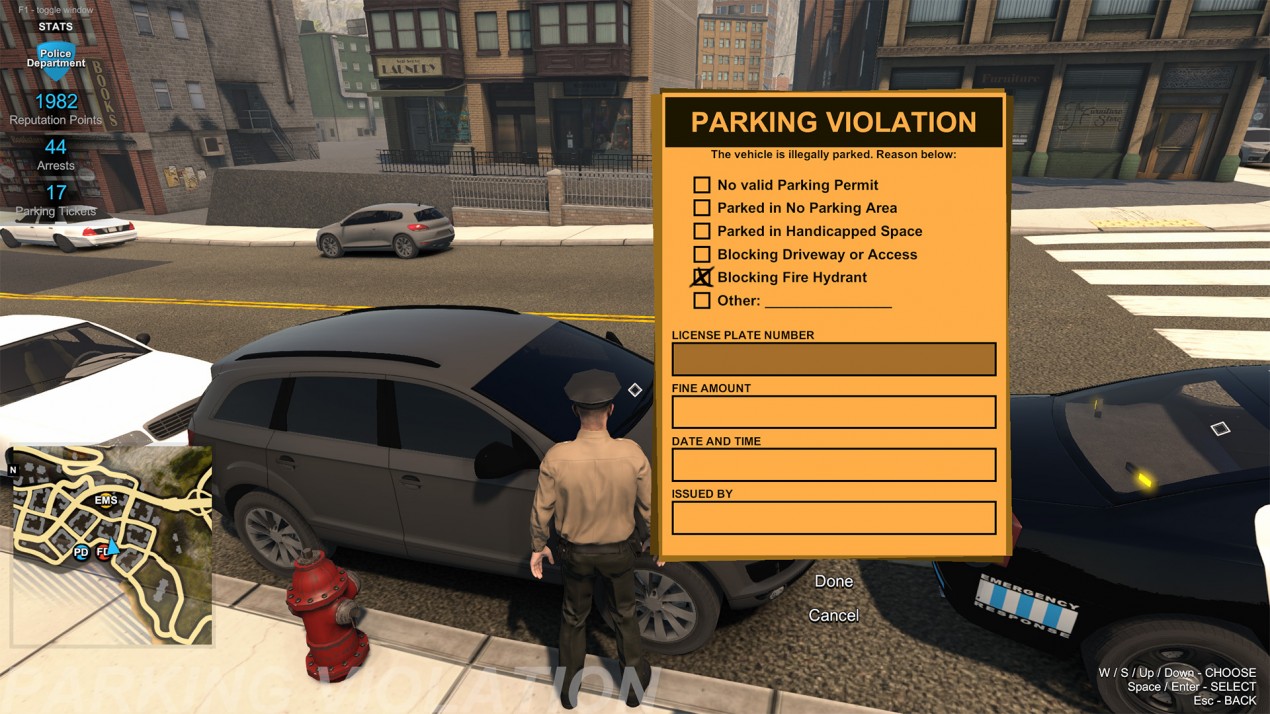This screenshot has height=714, width=1270.
Task: Click the Issued By field
Action: point(833,518)
